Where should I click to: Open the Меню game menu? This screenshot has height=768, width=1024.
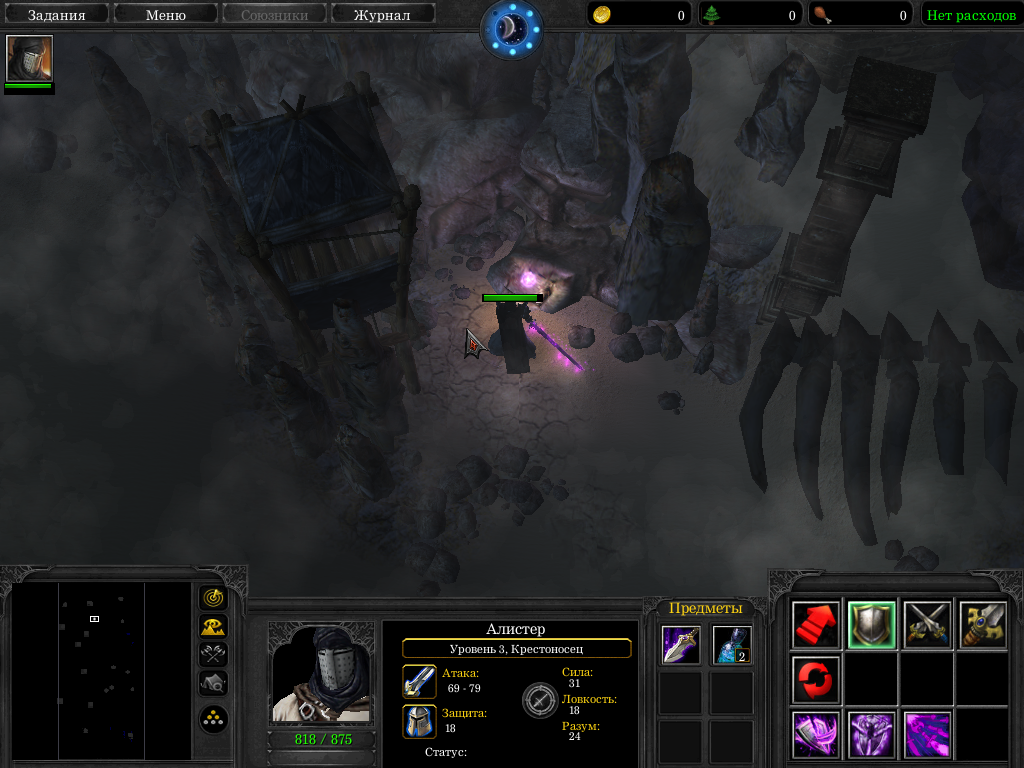pos(165,15)
